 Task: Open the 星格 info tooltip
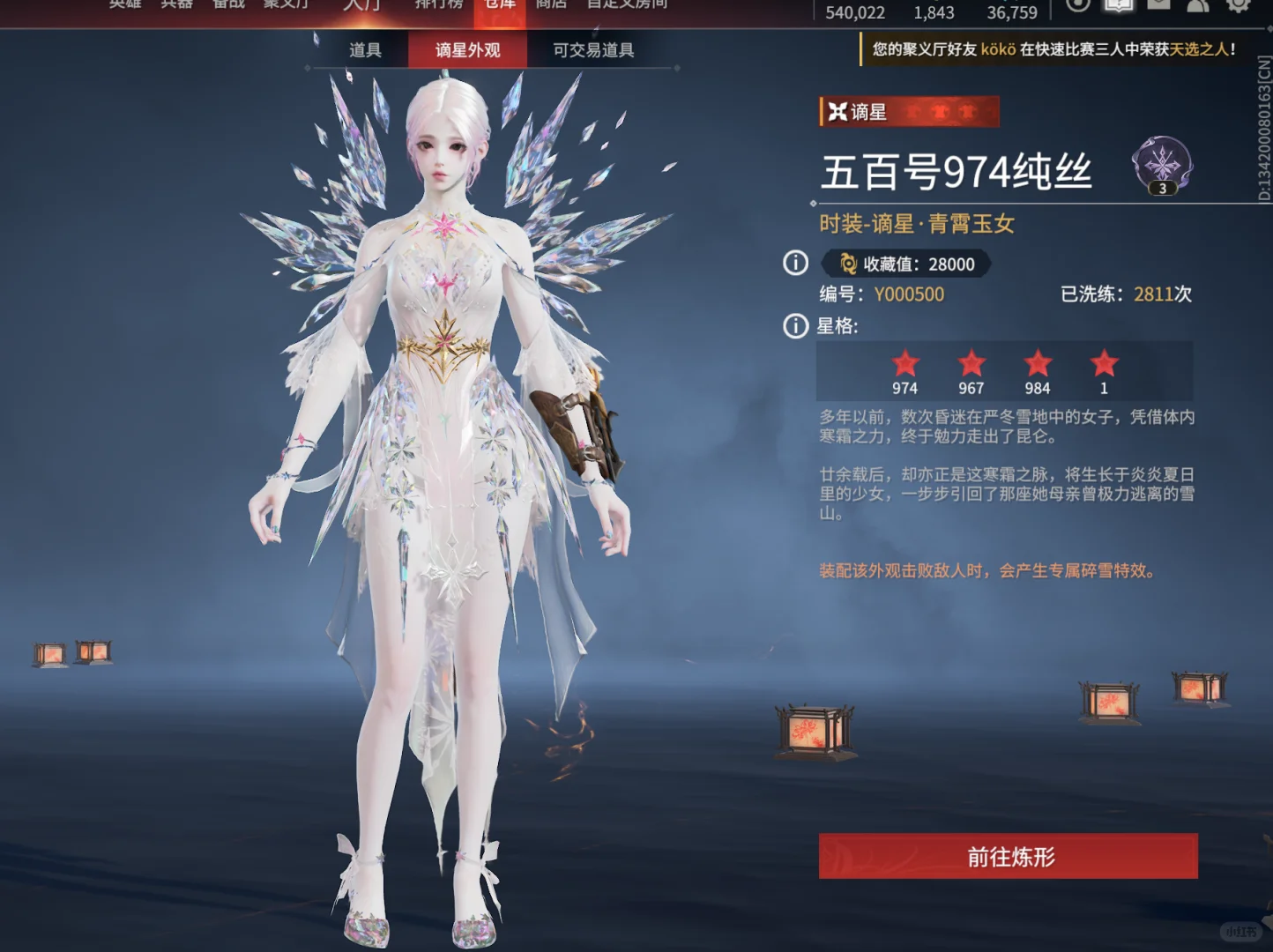tap(795, 326)
